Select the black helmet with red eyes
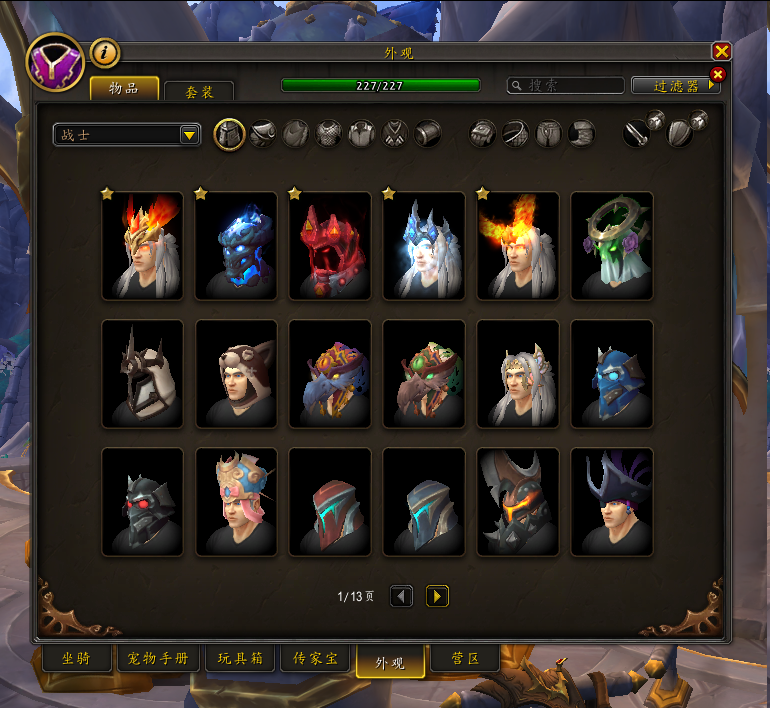770x708 pixels. (x=142, y=502)
